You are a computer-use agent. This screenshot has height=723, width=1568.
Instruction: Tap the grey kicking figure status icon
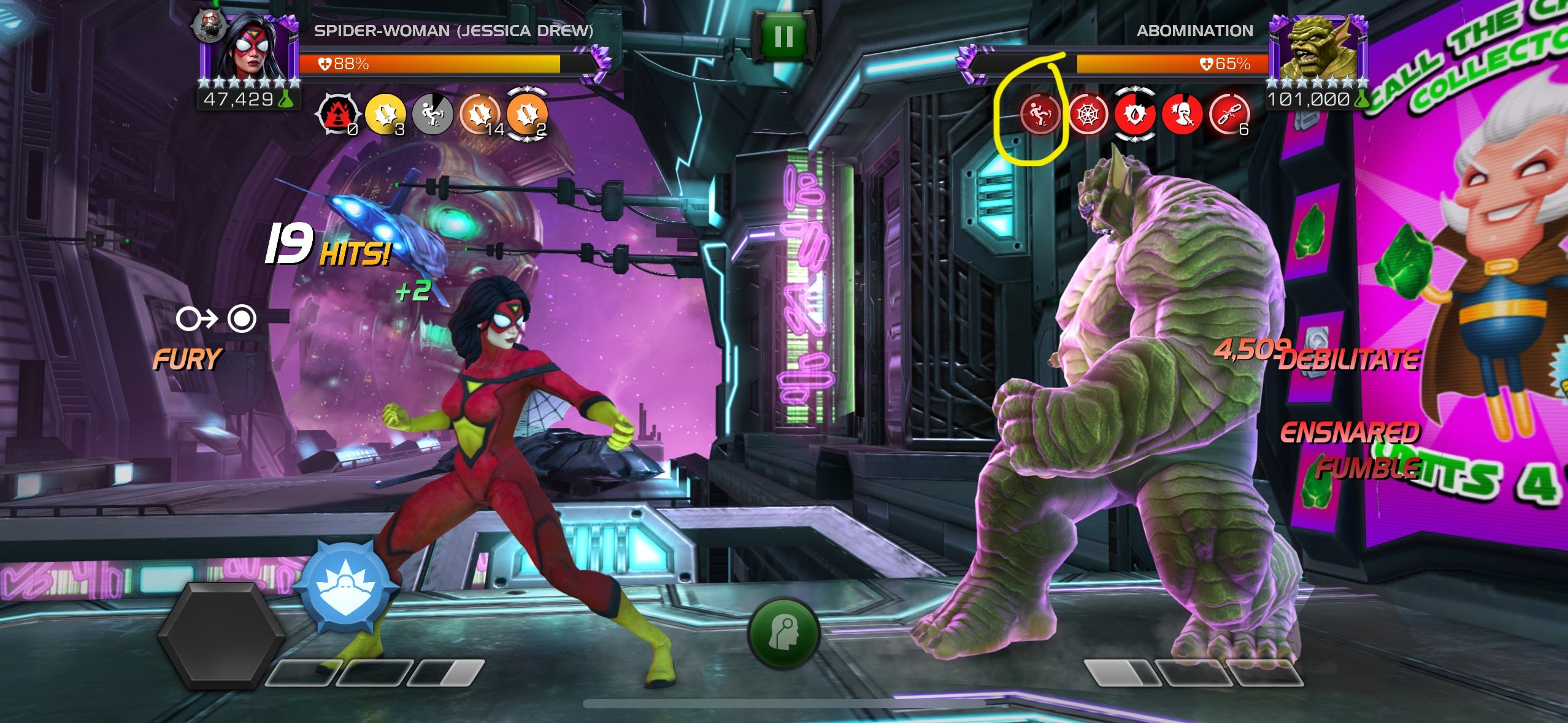tap(432, 114)
